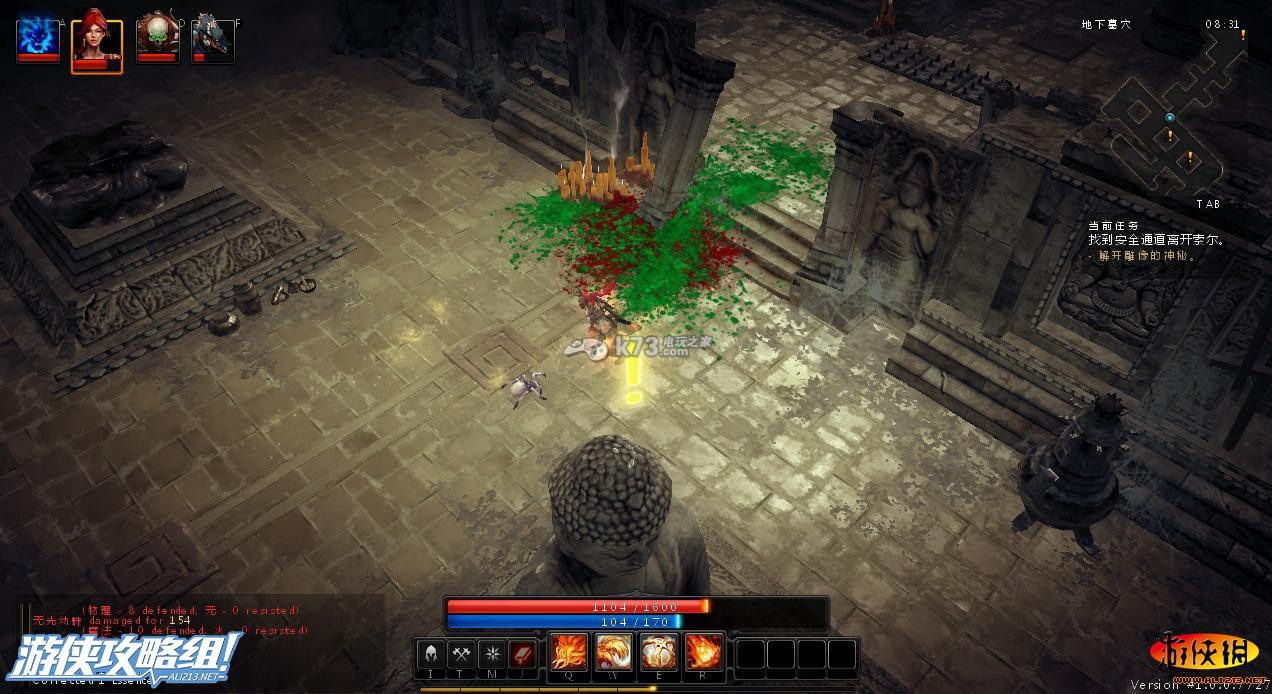Cast the R fireball skill

coord(704,654)
